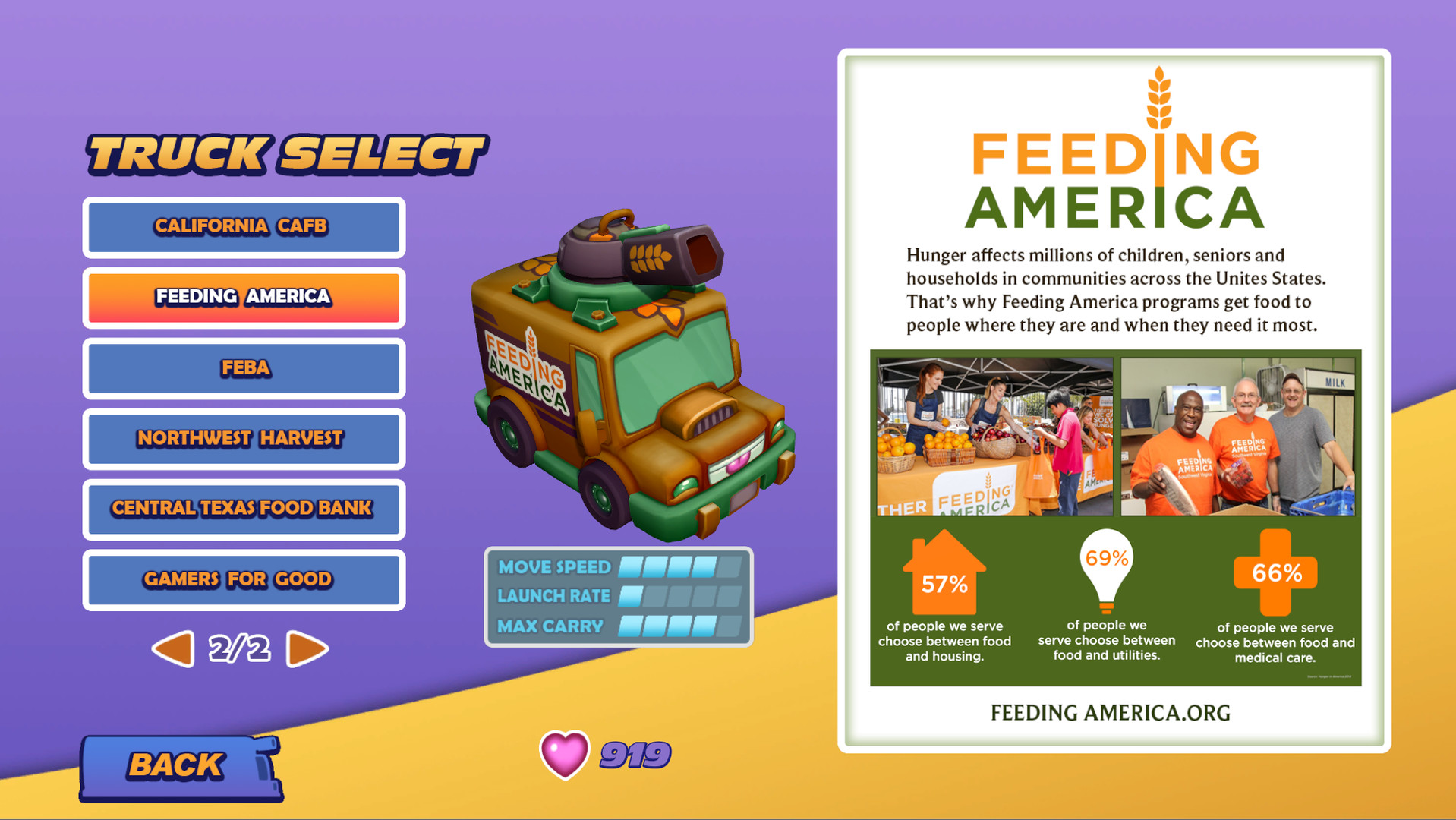This screenshot has height=820, width=1456.
Task: Select the FEBA truck option
Action: 243,368
